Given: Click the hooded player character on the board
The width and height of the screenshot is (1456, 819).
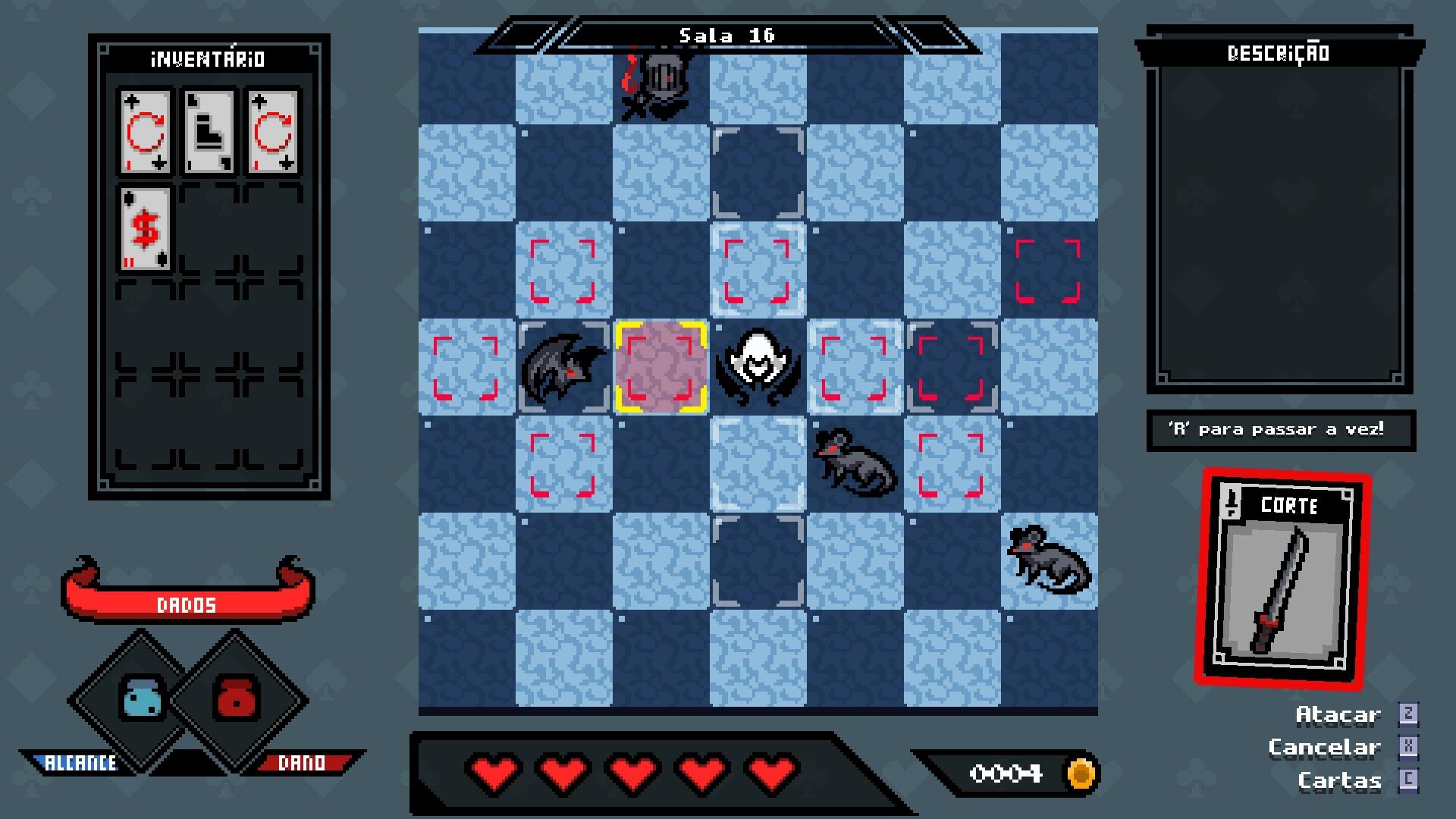Looking at the screenshot, I should 758,366.
